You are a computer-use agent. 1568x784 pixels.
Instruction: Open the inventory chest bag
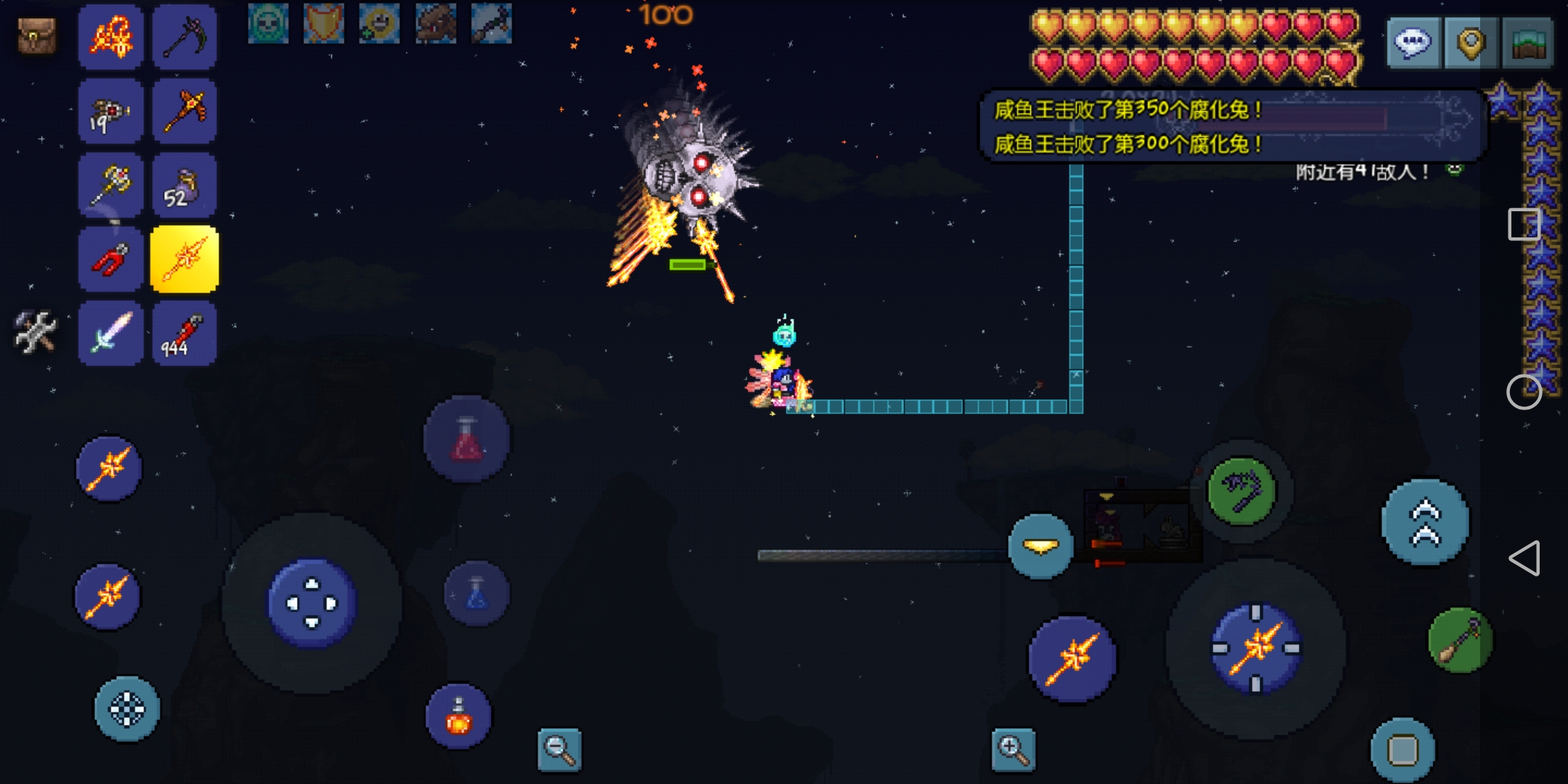click(36, 36)
